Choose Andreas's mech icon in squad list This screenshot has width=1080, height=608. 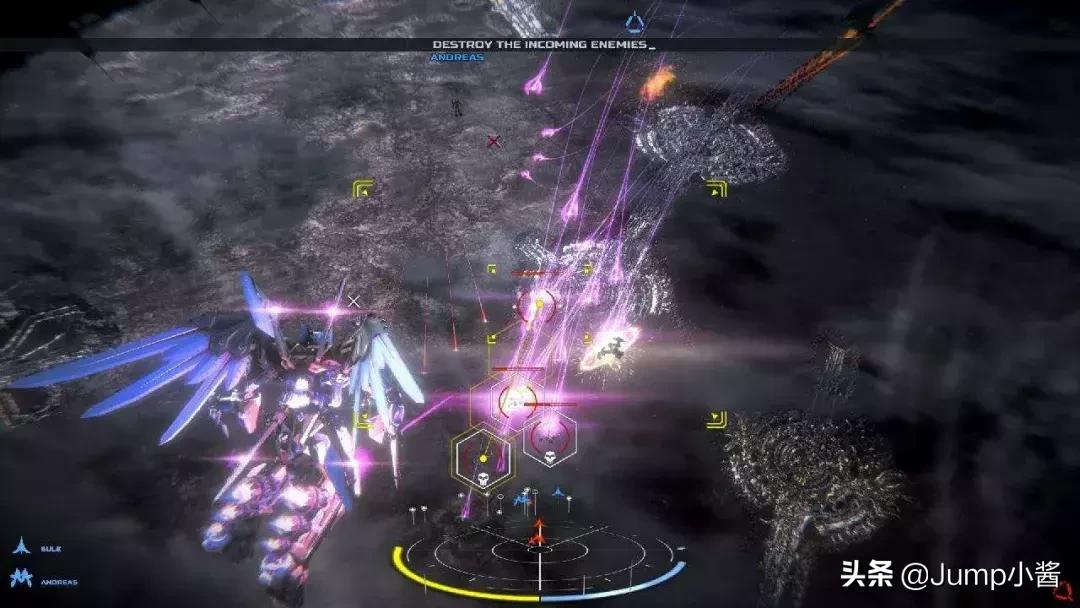(20, 578)
